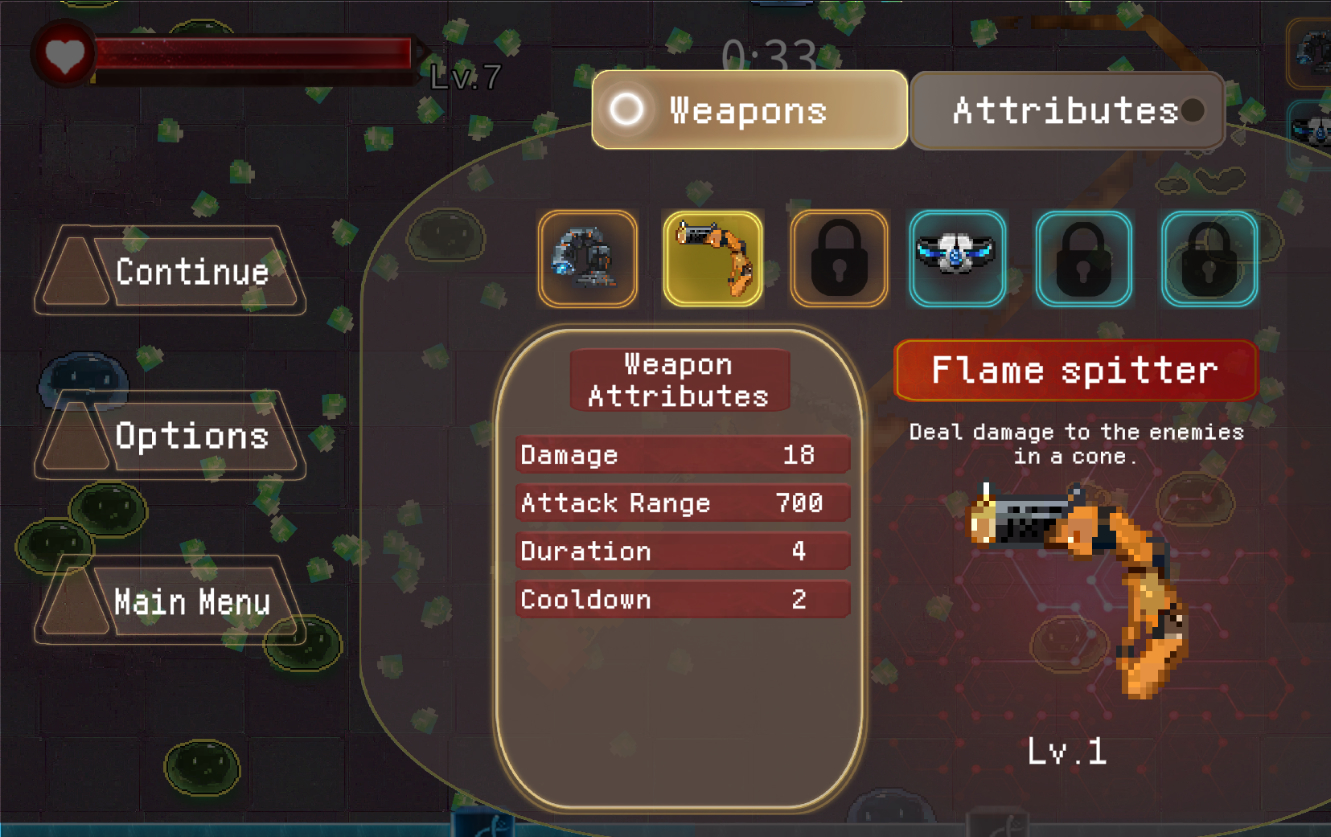Open the Attributes tab

coord(1067,110)
